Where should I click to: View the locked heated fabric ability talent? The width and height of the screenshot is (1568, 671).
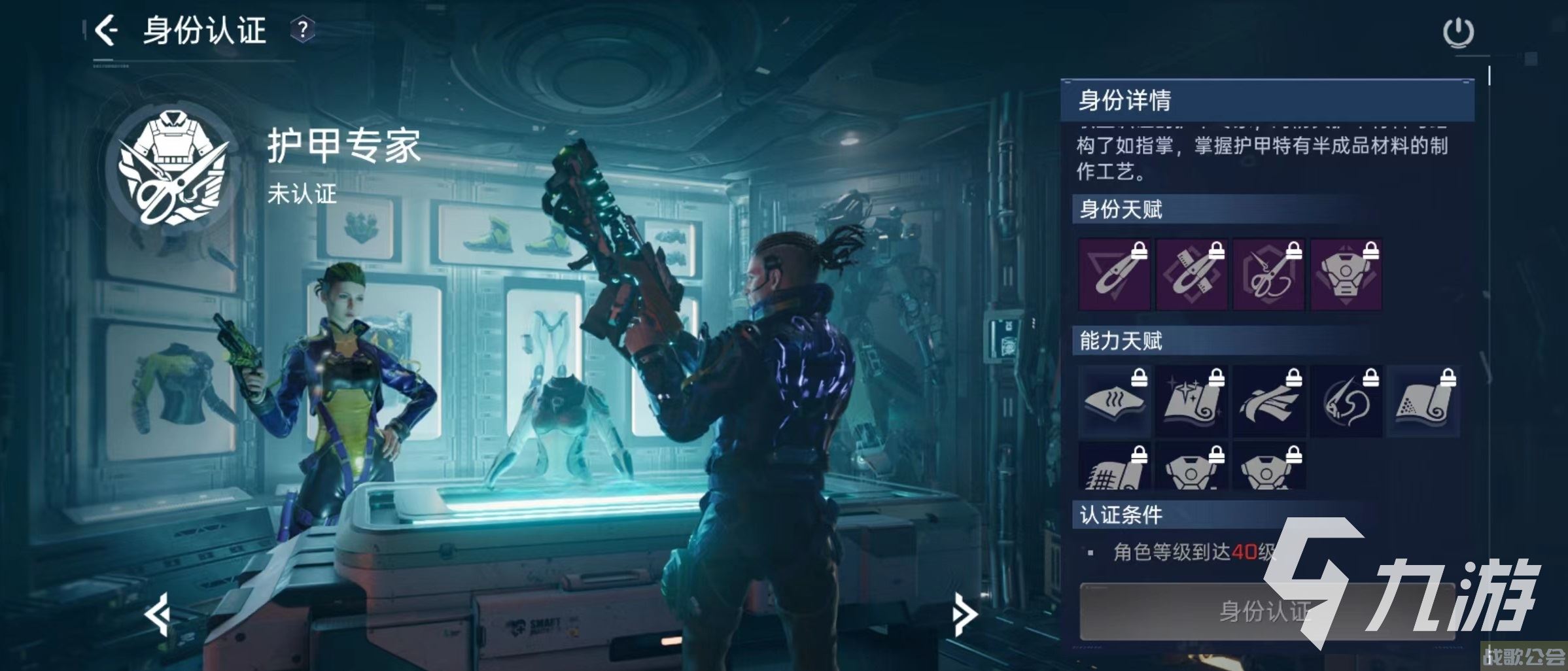[1113, 401]
